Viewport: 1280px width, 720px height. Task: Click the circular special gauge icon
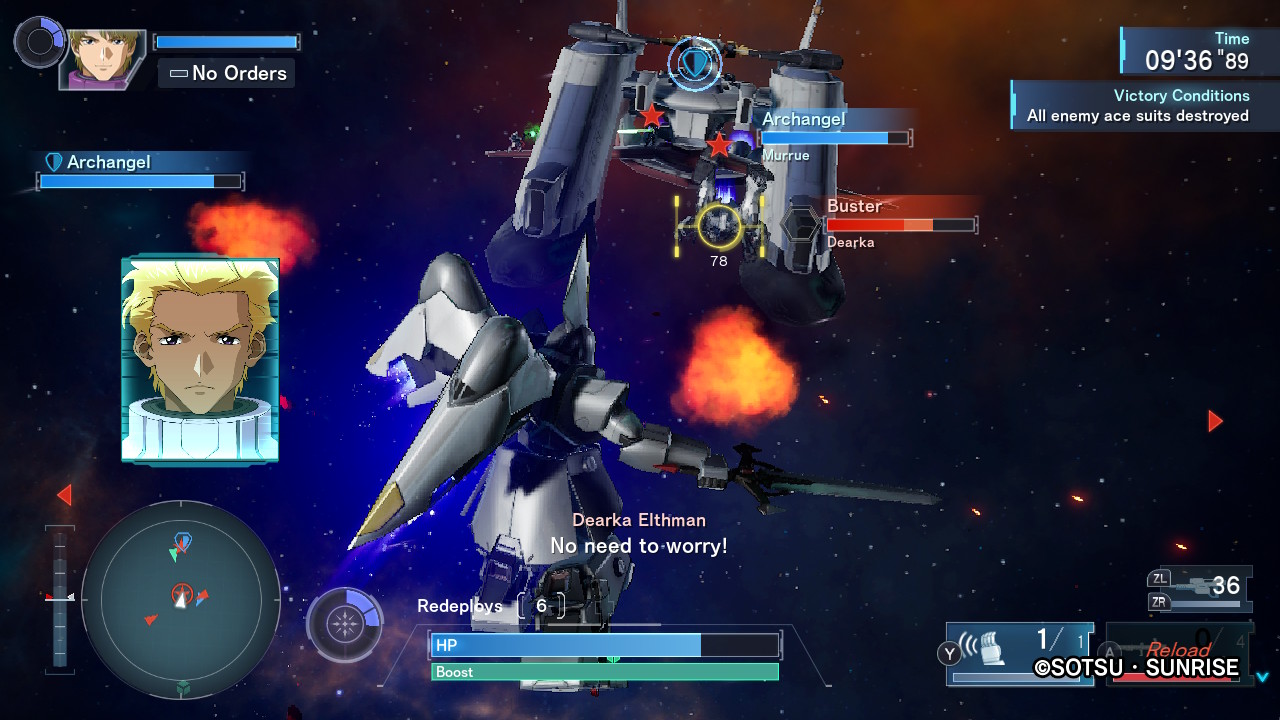(345, 624)
